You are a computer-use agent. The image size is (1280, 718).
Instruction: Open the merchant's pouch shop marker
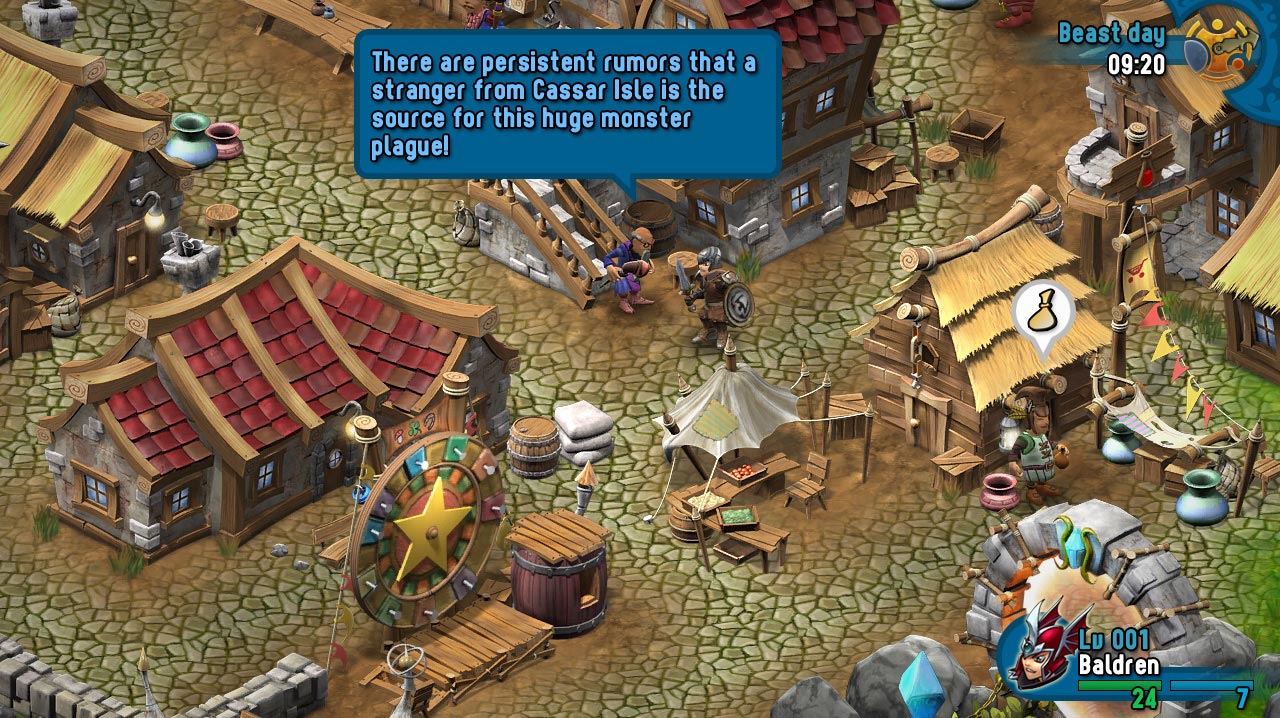1043,314
